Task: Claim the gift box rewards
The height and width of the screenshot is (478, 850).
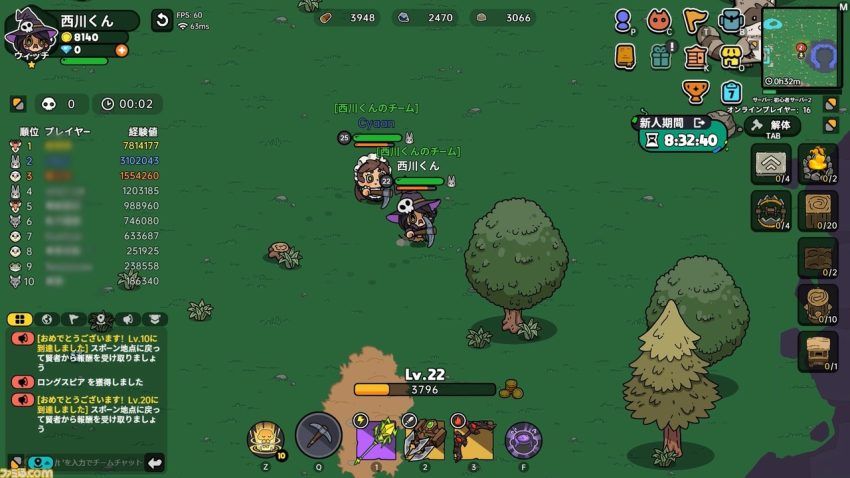Action: pyautogui.click(x=660, y=57)
